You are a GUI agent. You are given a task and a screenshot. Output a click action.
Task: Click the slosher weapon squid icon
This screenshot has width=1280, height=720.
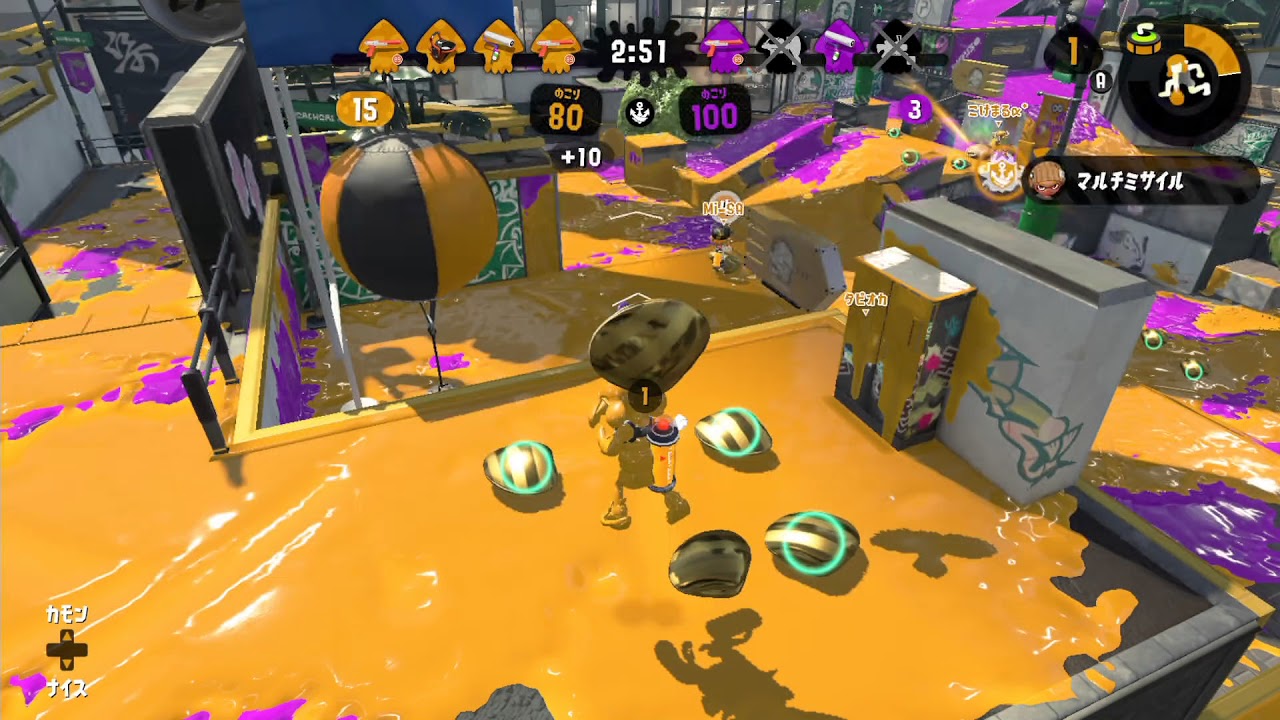[444, 45]
